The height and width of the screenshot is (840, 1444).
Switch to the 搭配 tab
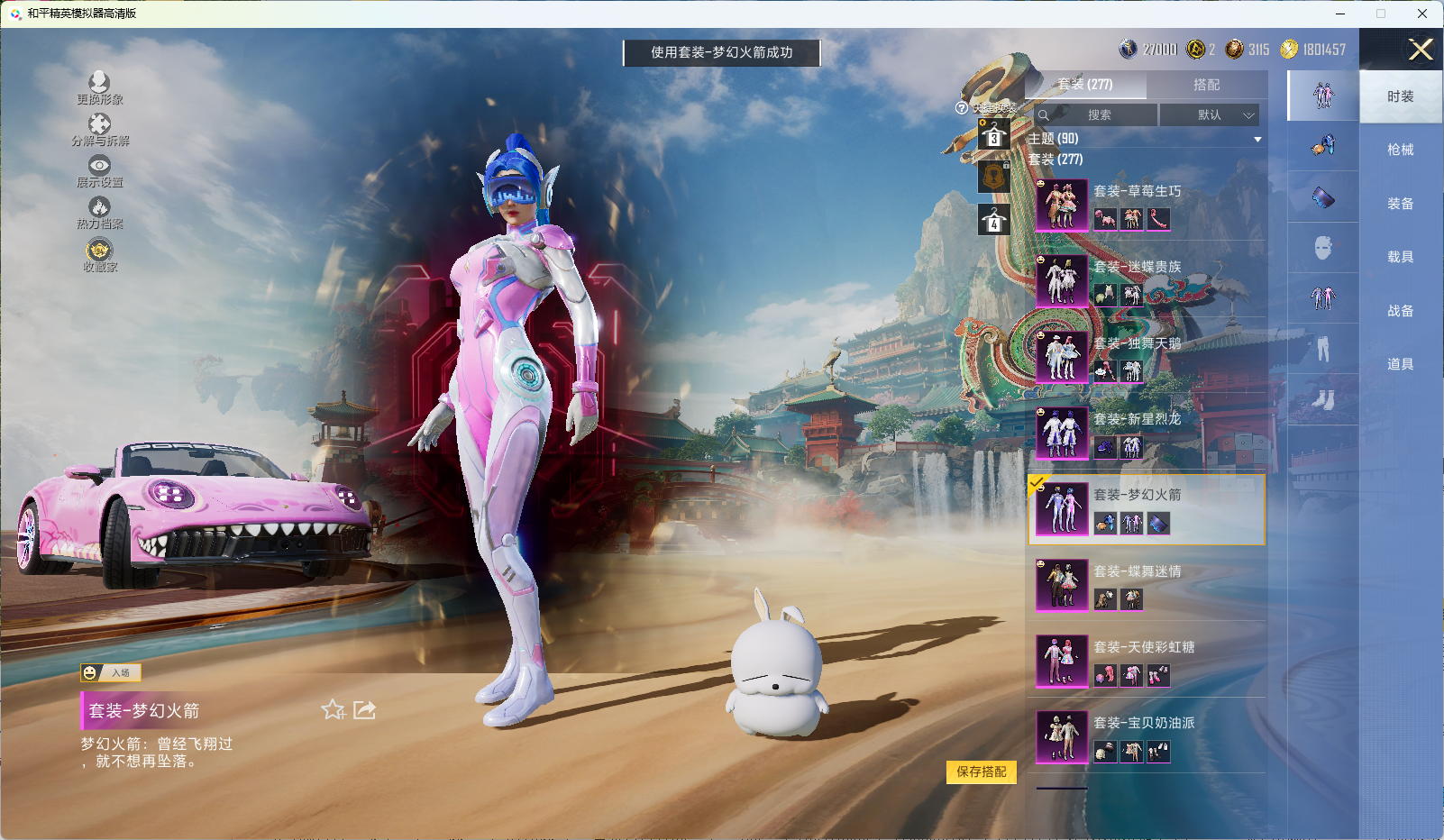pyautogui.click(x=1206, y=85)
